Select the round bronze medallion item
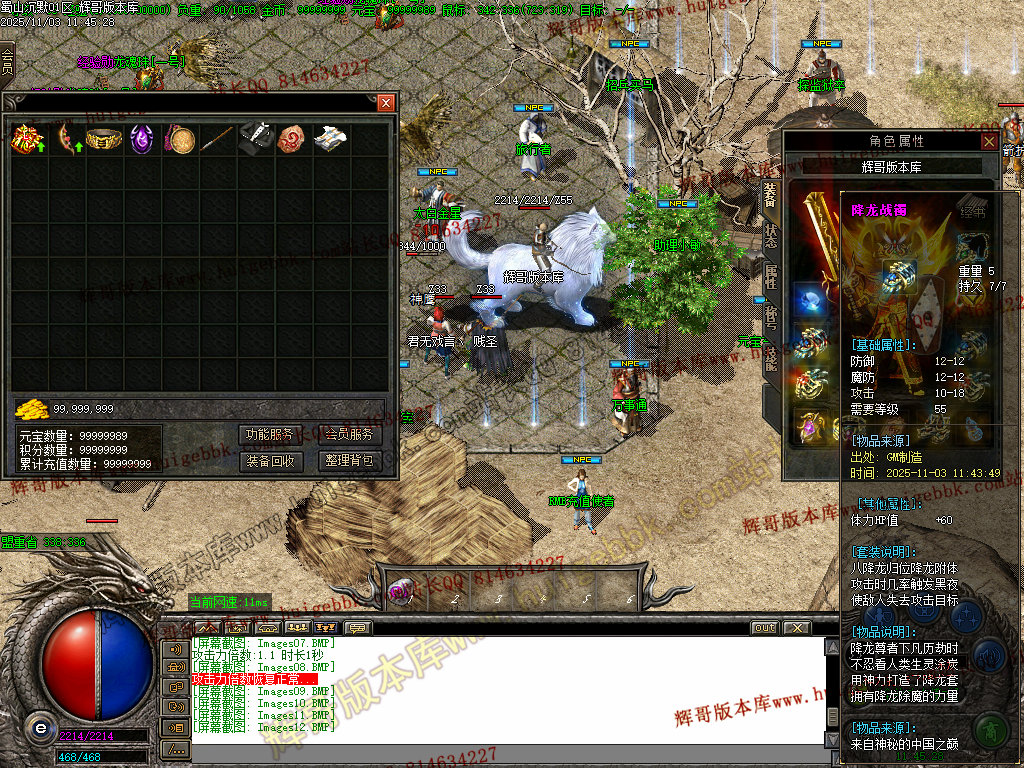Viewport: 1024px width, 768px height. (x=180, y=139)
